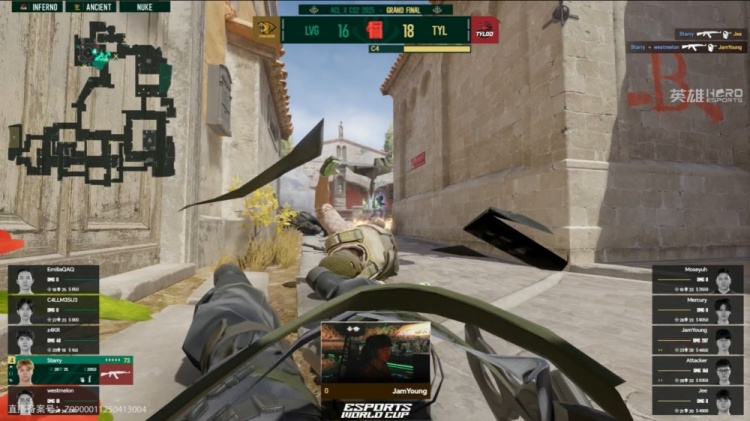This screenshot has height=421, width=750.
Task: Click the LVG team logo
Action: [x=267, y=30]
